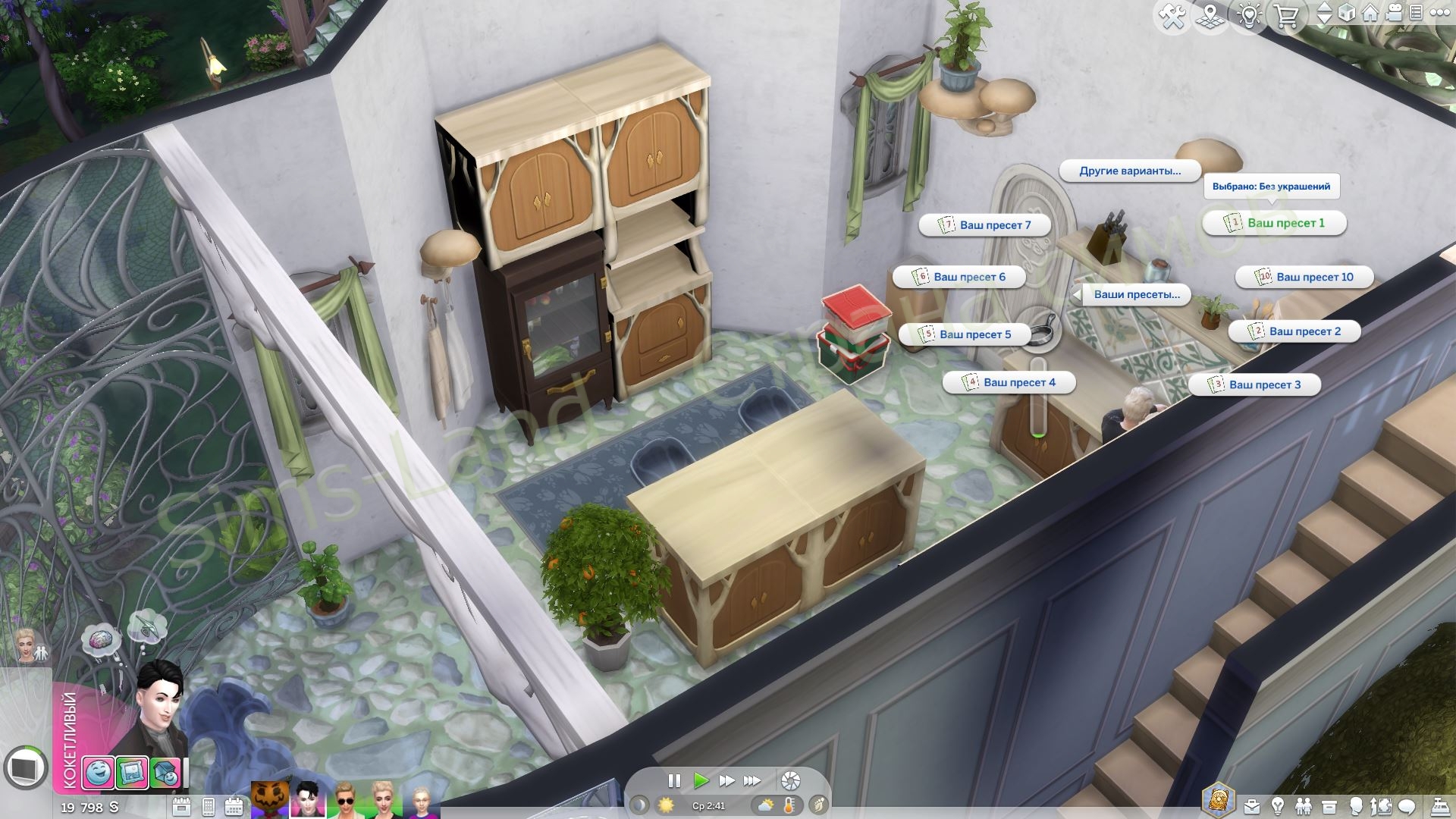The width and height of the screenshot is (1456, 819).
Task: Switch to fast-forward speed
Action: 726,780
